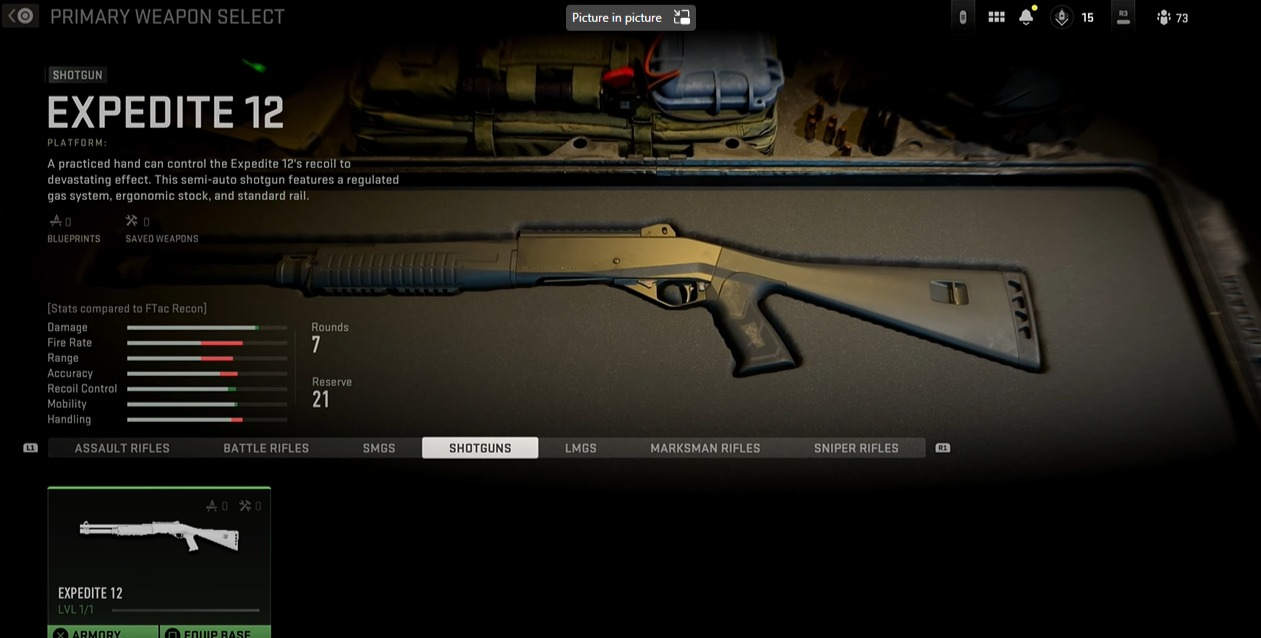Open the grid menu icon
The height and width of the screenshot is (638, 1261).
[996, 17]
